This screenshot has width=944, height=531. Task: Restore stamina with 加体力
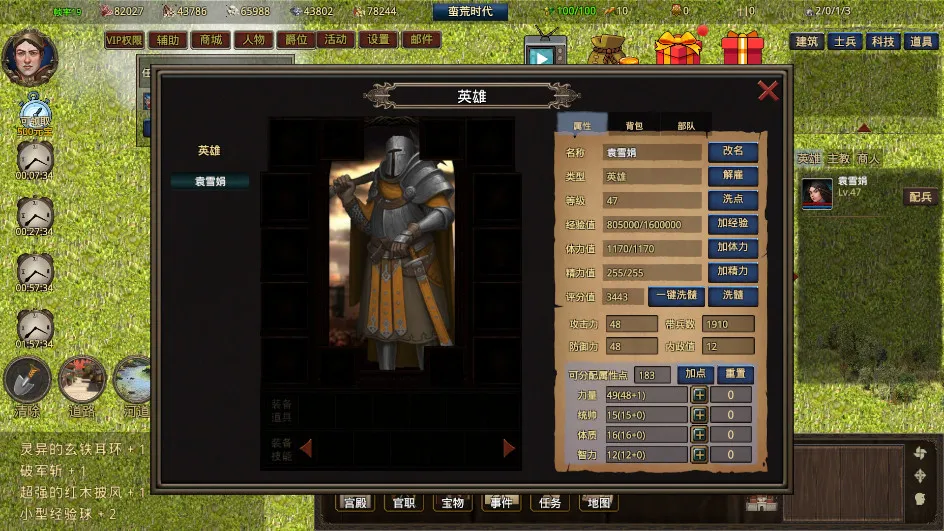tap(732, 248)
